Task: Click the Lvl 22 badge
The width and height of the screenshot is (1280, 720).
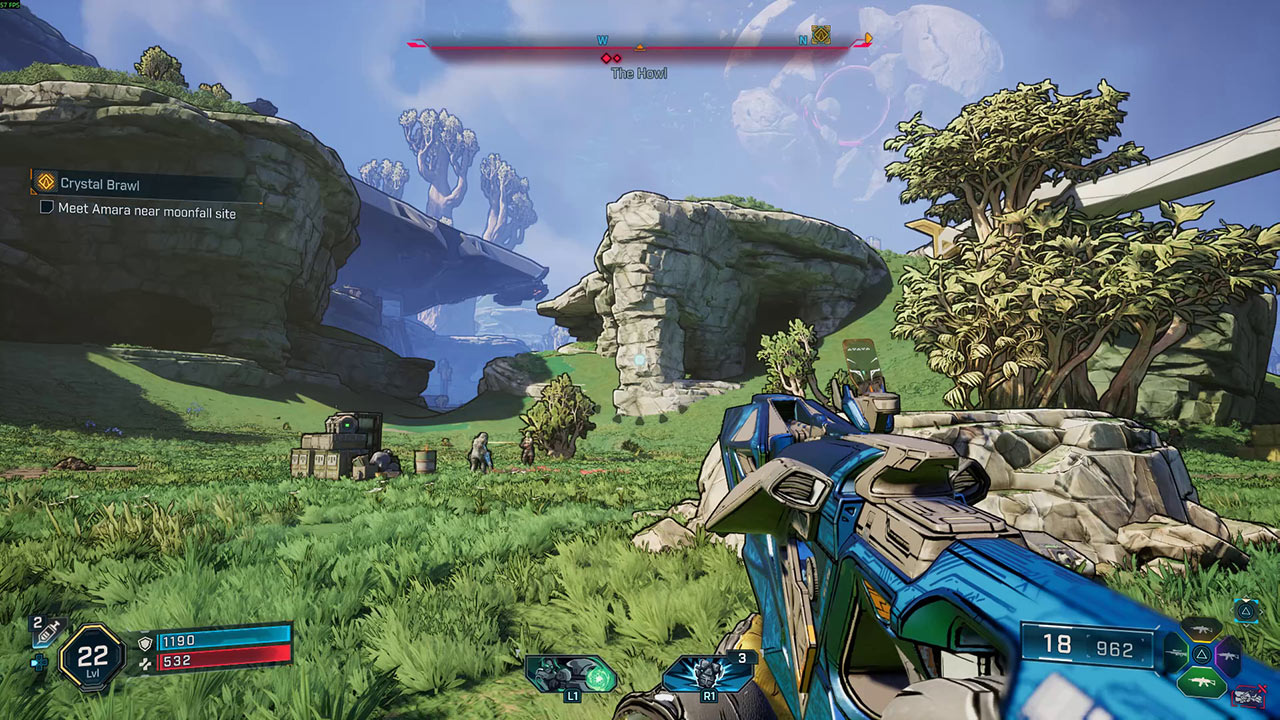Action: coord(93,655)
